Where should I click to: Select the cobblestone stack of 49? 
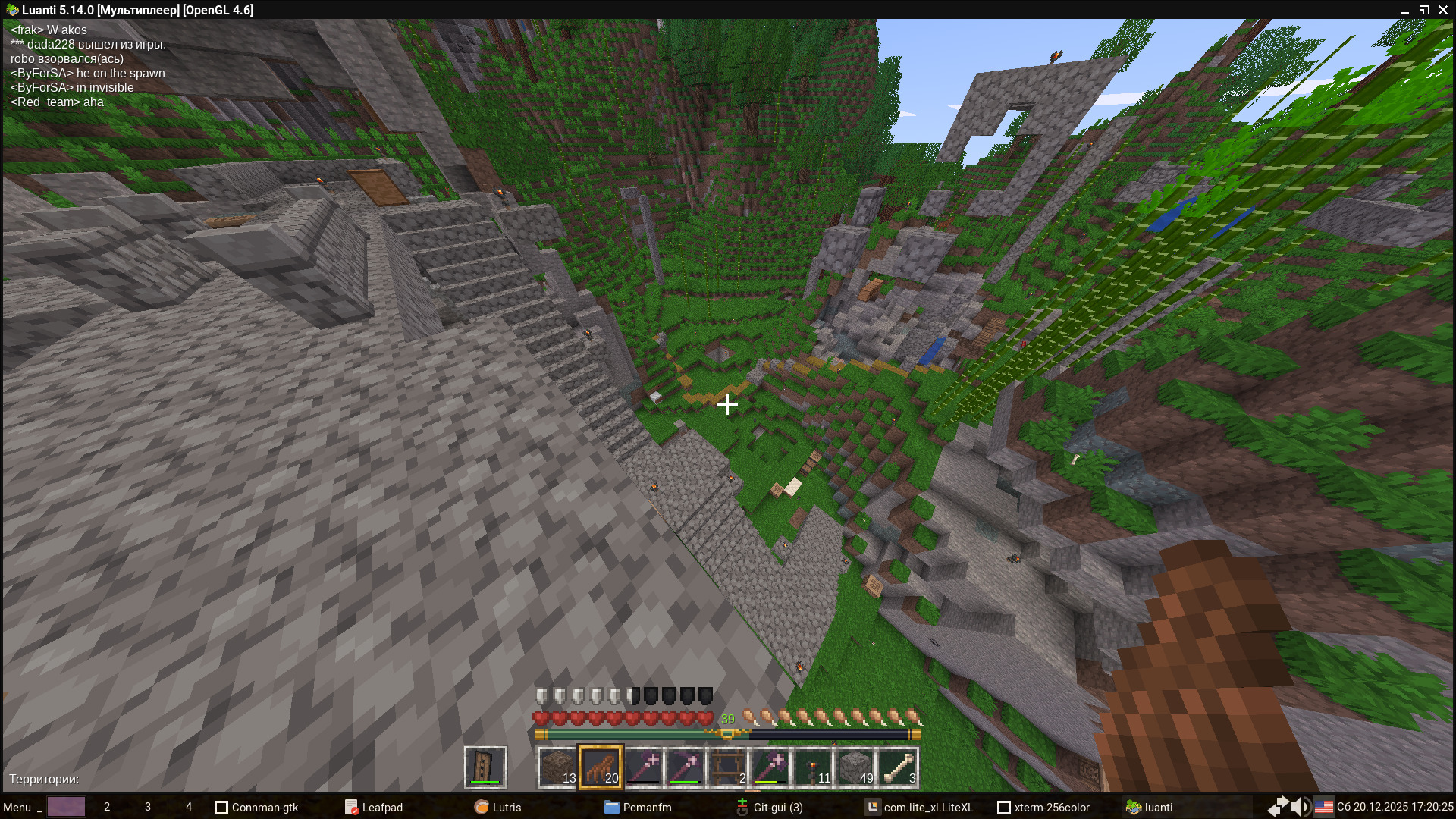[855, 767]
